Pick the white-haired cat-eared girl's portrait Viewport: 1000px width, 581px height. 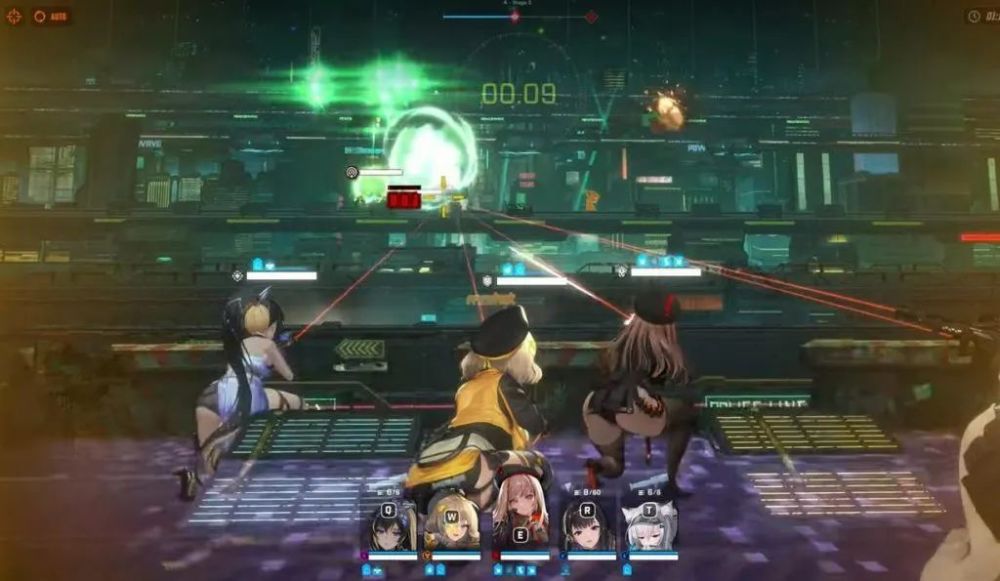[x=650, y=527]
